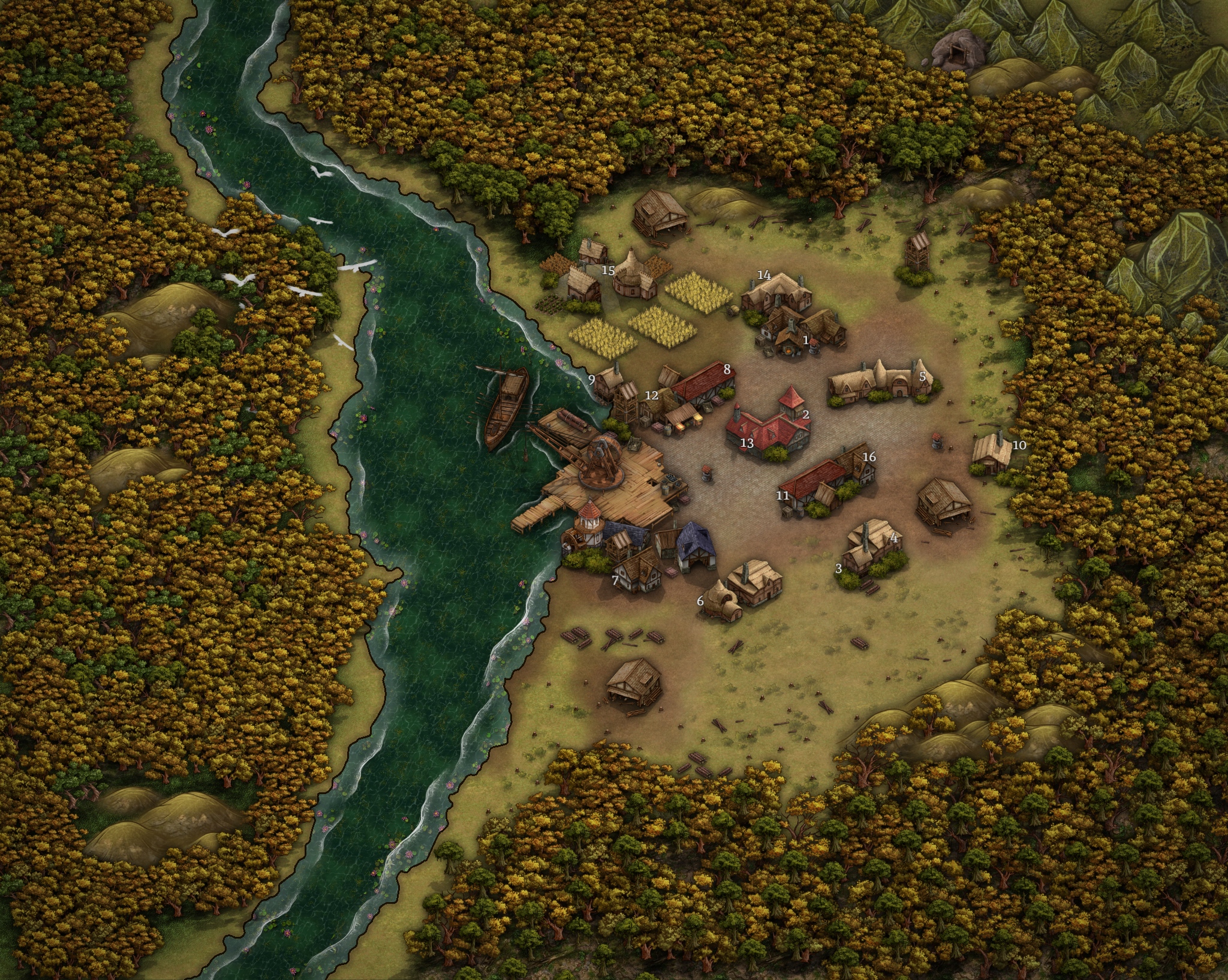Click location marker 2 on the map

(x=806, y=414)
